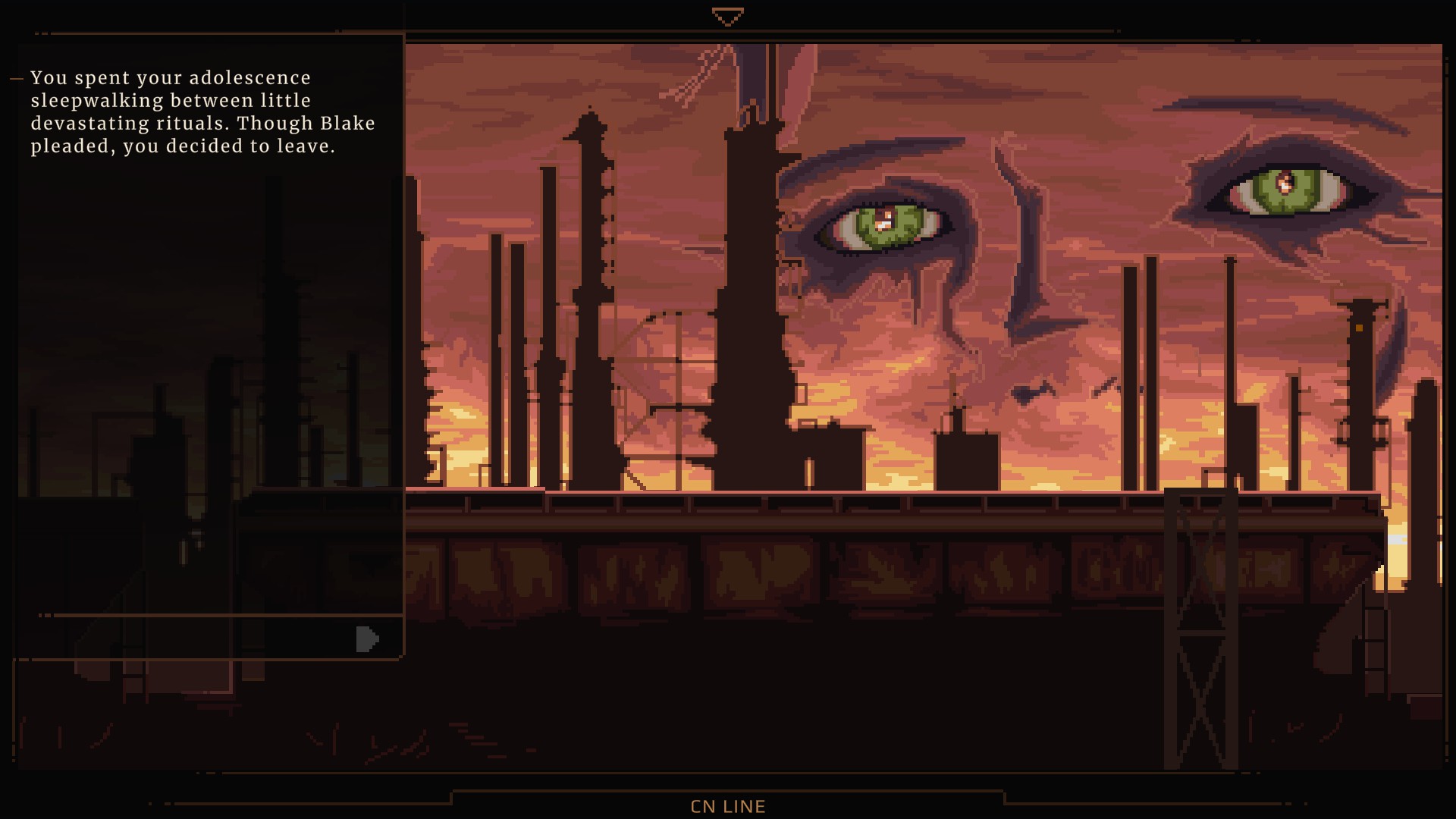Advance dialogue with the arrow button
The width and height of the screenshot is (1456, 819).
(x=367, y=639)
